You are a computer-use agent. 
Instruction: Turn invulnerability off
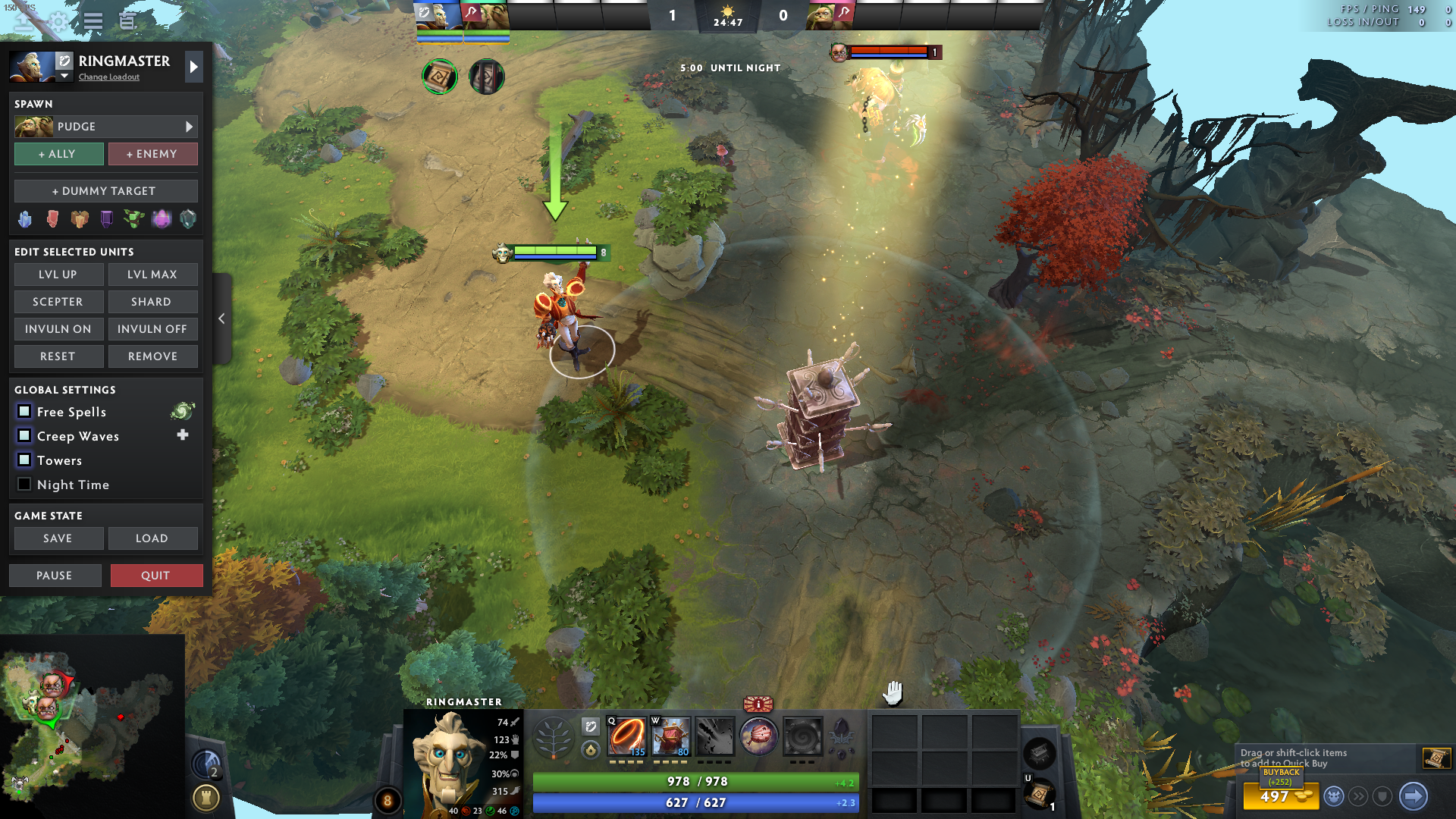click(152, 329)
